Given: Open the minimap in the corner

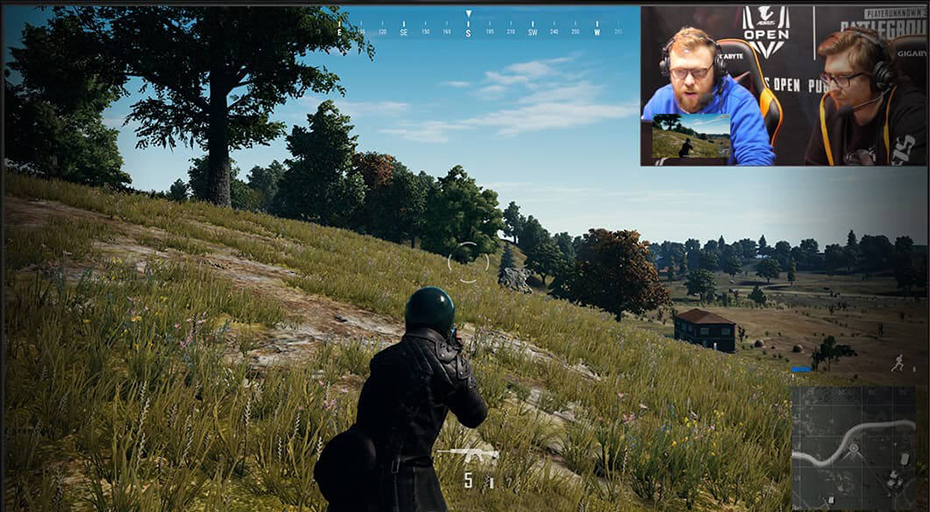Looking at the screenshot, I should tap(853, 447).
